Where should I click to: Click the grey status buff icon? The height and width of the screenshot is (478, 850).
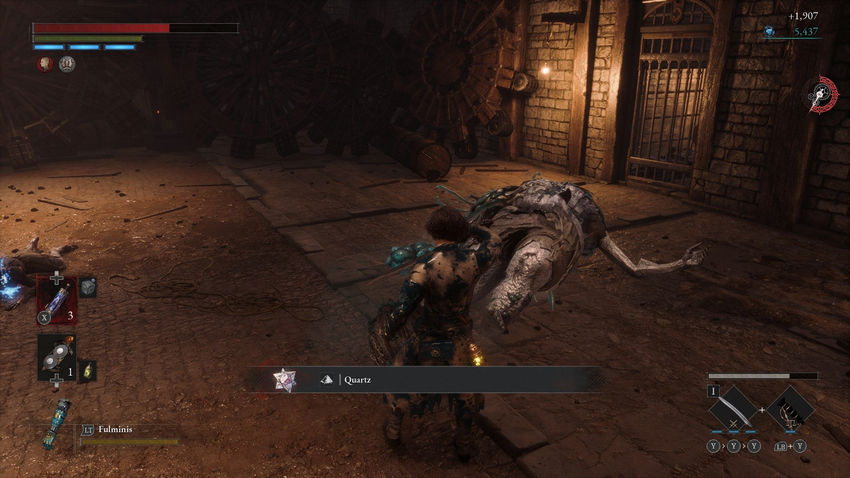[x=66, y=63]
